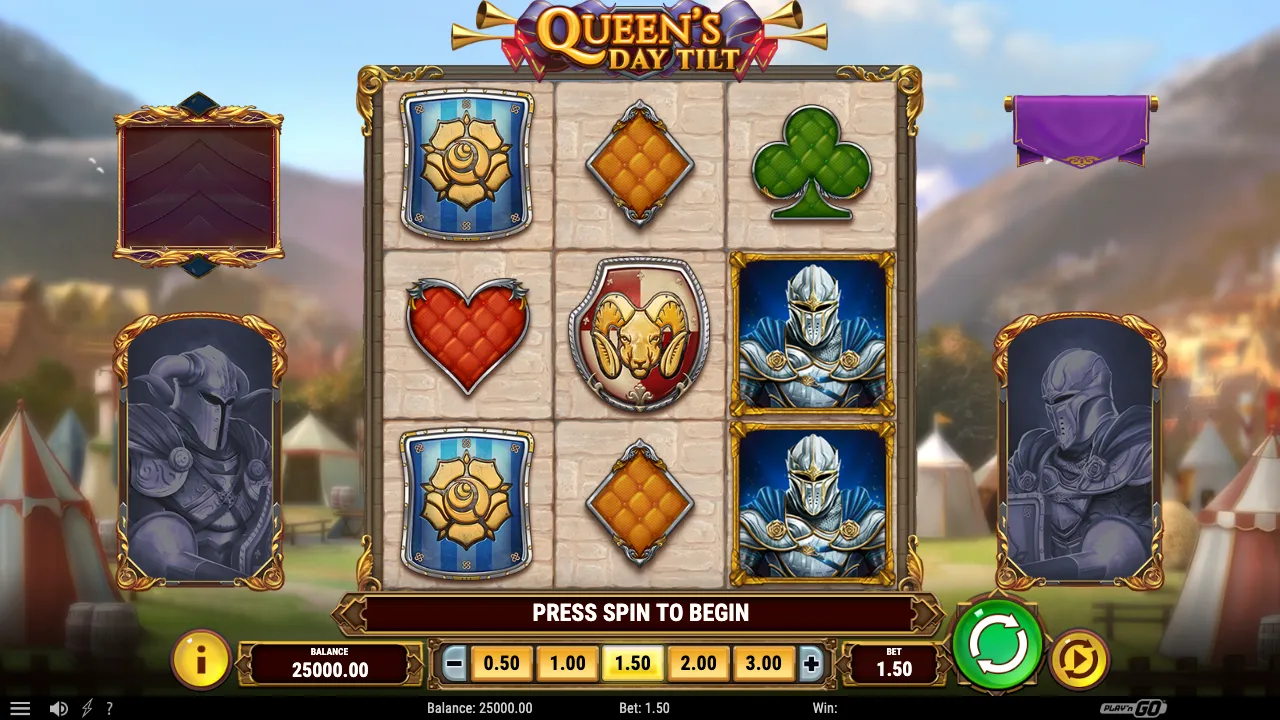Decrease the bet with the minus stepper
This screenshot has width=1280, height=720.
tap(455, 663)
